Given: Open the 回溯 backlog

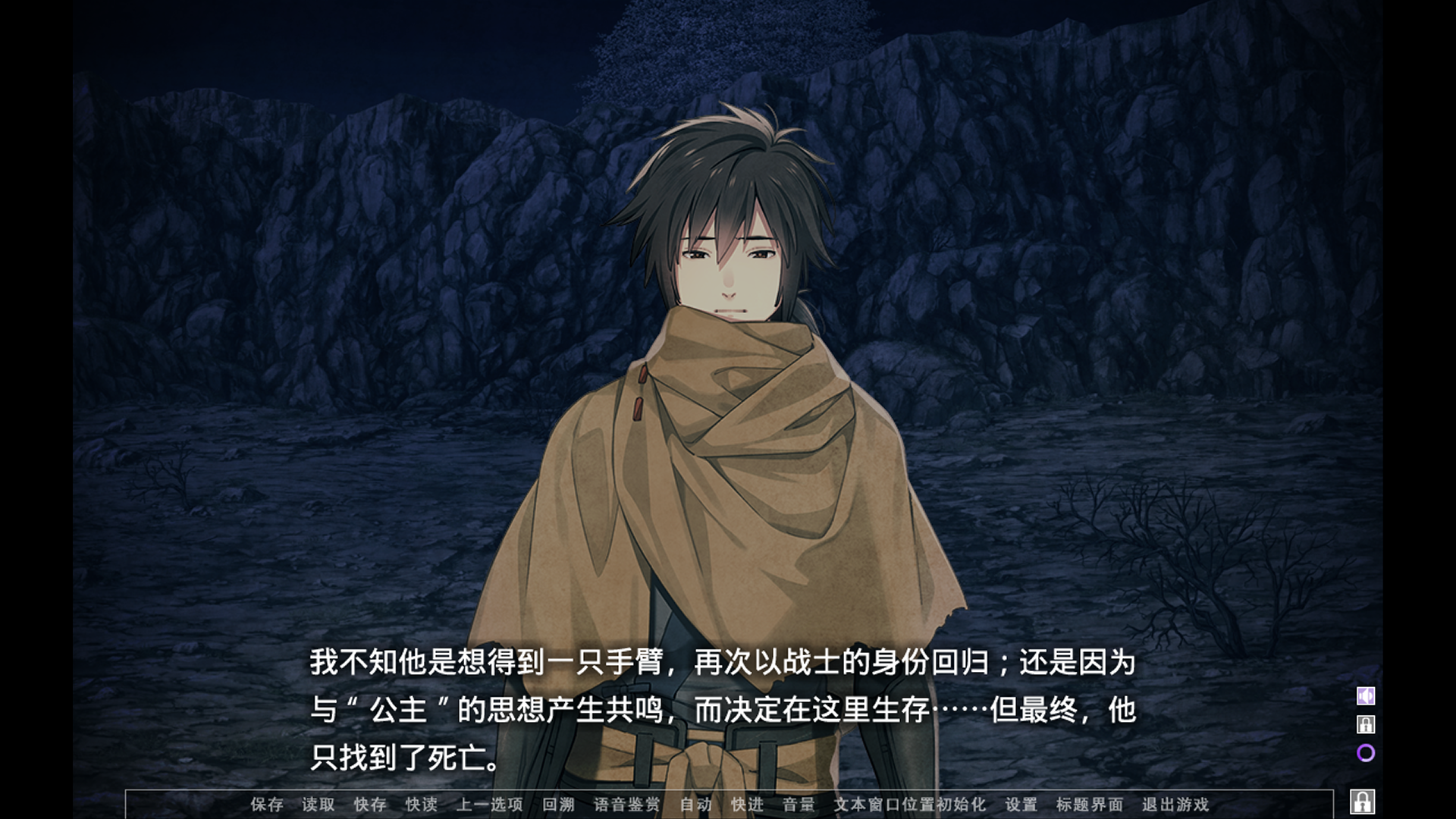Looking at the screenshot, I should (x=559, y=805).
